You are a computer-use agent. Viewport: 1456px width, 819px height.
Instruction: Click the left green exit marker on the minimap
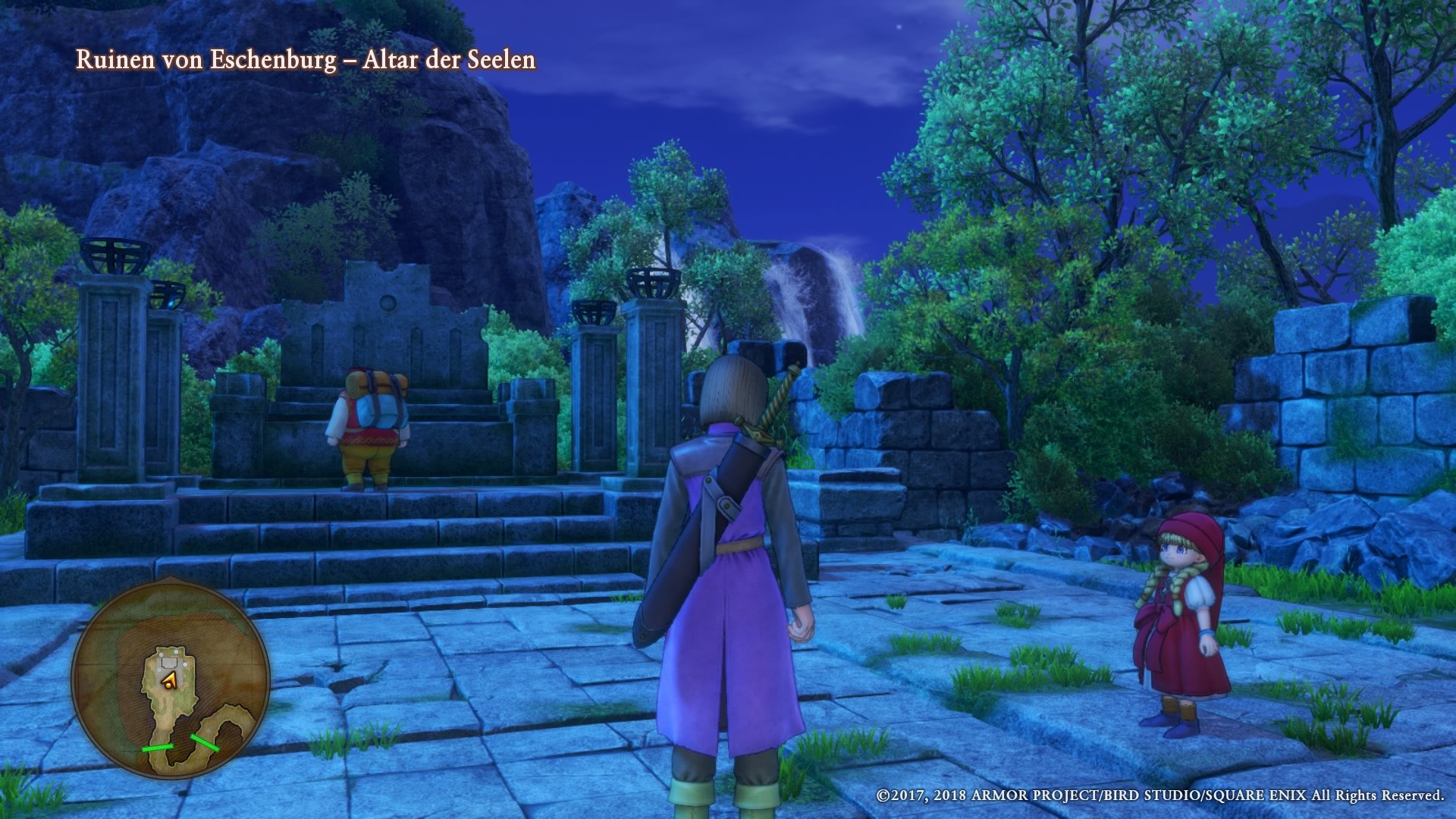point(157,748)
